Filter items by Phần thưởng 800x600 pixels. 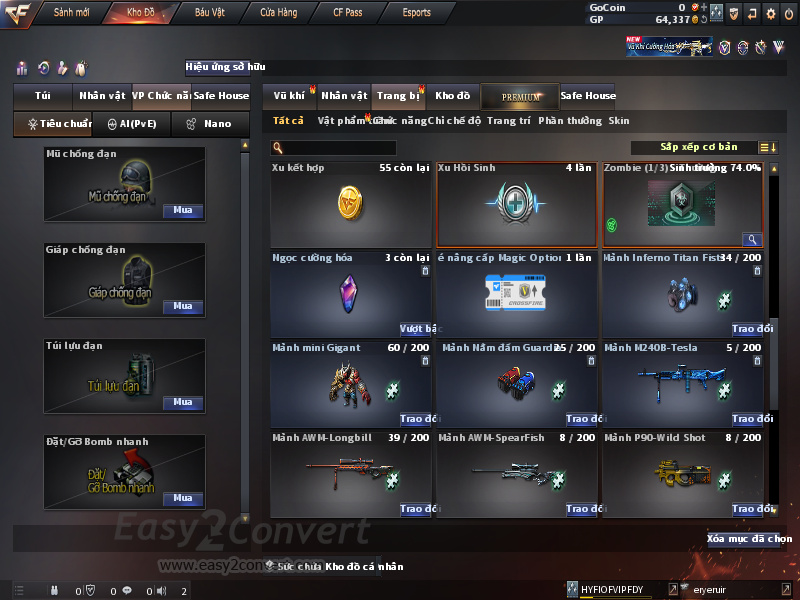click(569, 121)
